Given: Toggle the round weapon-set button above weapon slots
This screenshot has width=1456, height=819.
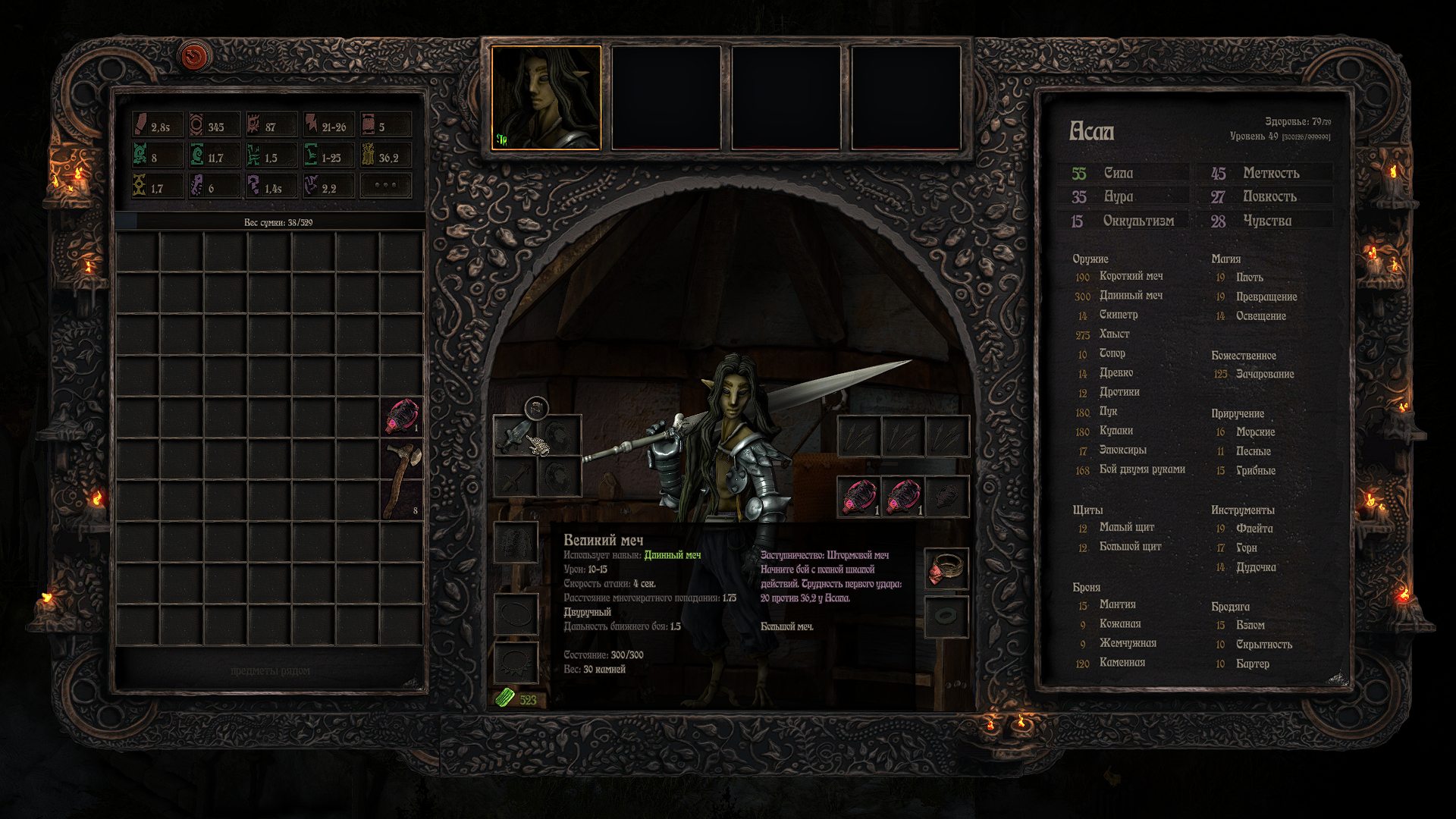Looking at the screenshot, I should tap(536, 409).
